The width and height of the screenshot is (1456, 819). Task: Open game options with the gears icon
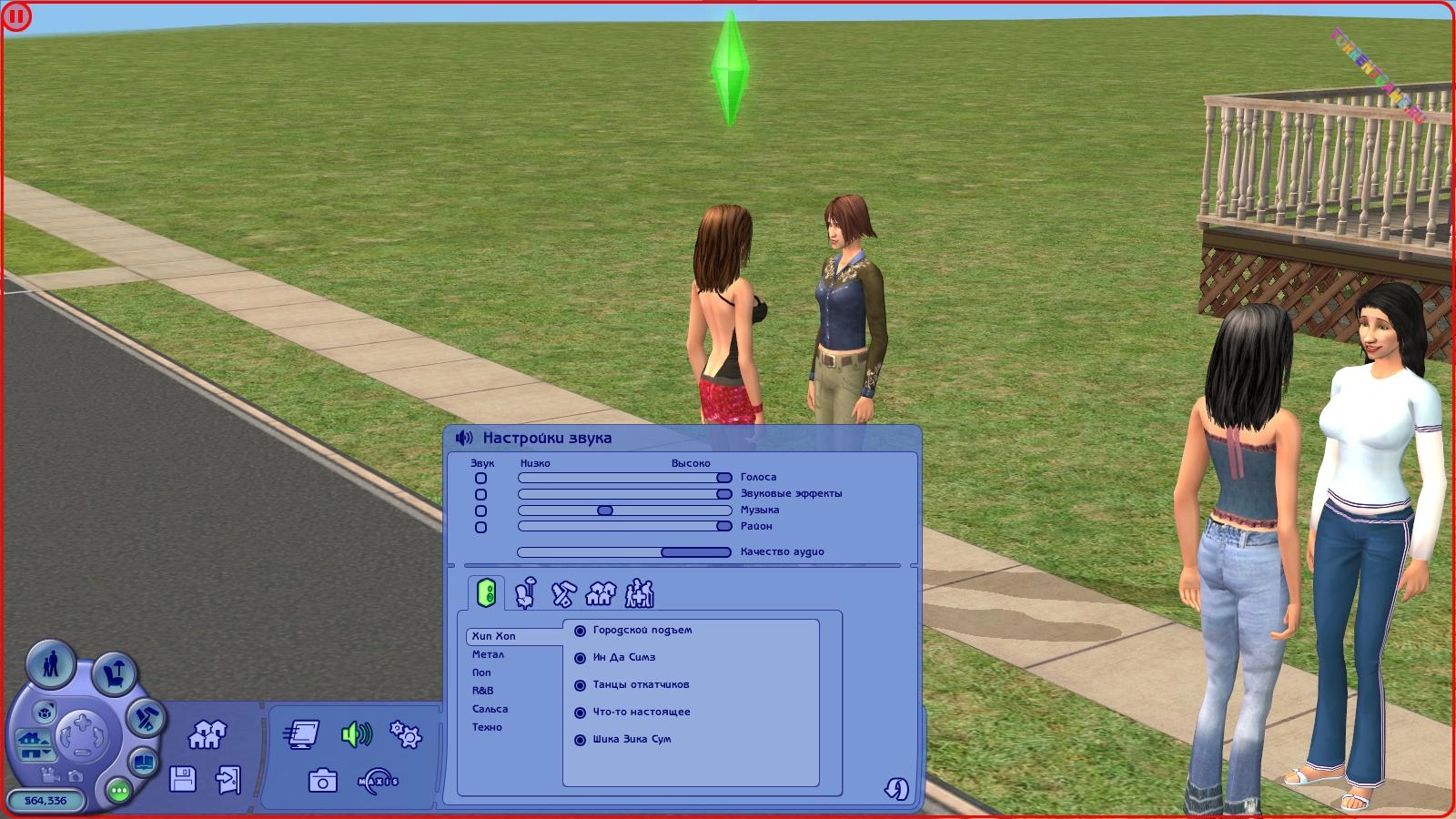[405, 733]
